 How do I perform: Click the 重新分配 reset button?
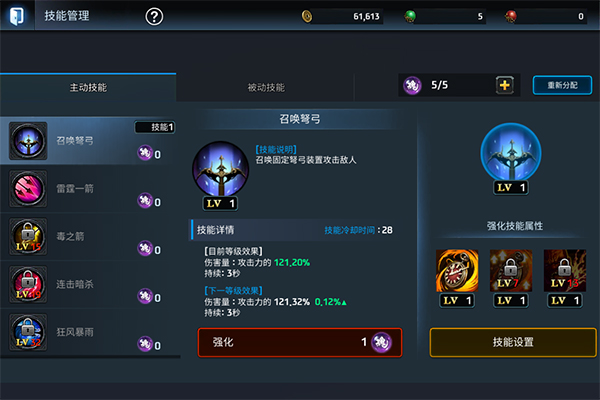click(x=562, y=86)
